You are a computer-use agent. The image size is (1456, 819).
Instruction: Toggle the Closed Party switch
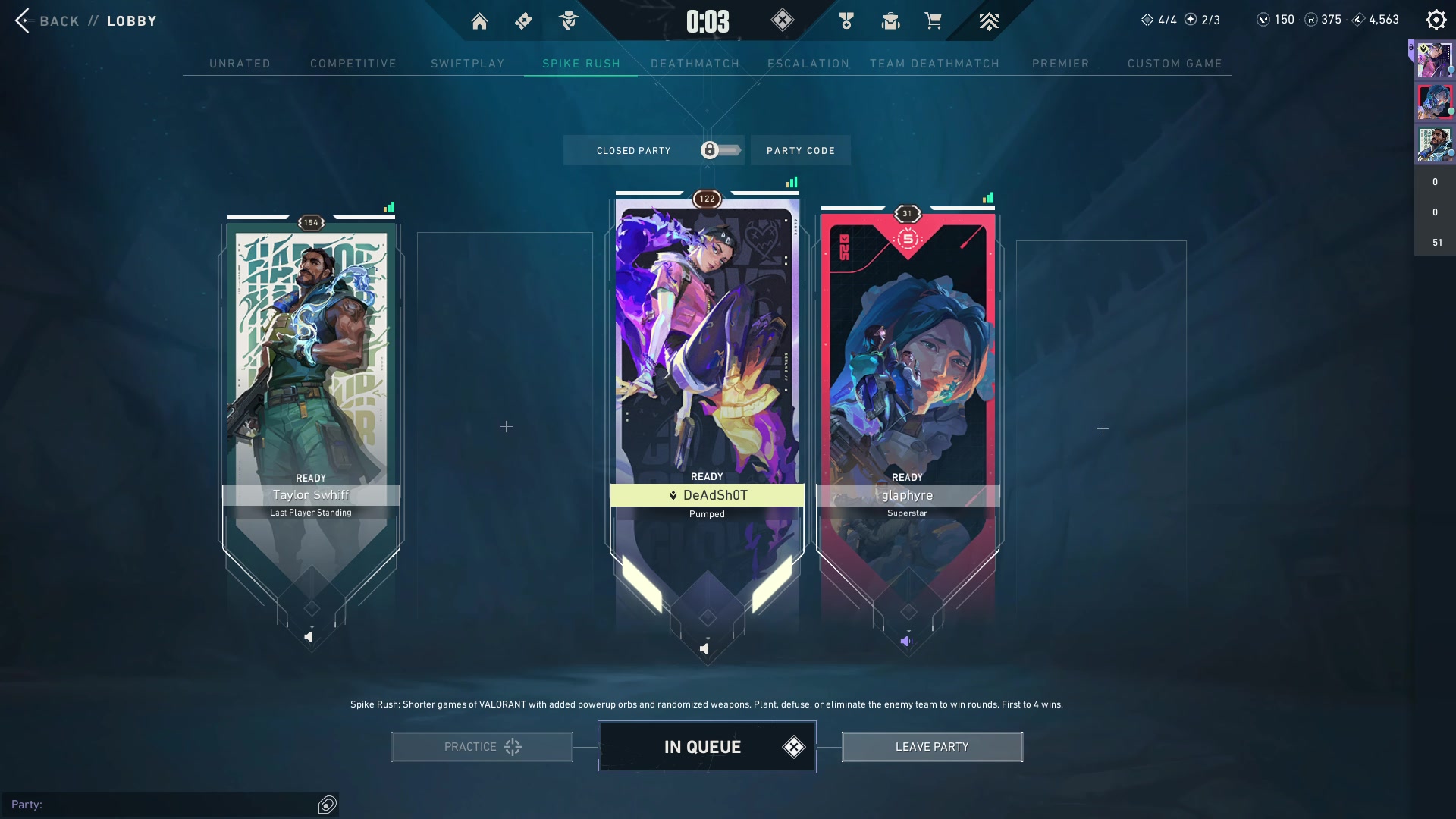coord(720,150)
